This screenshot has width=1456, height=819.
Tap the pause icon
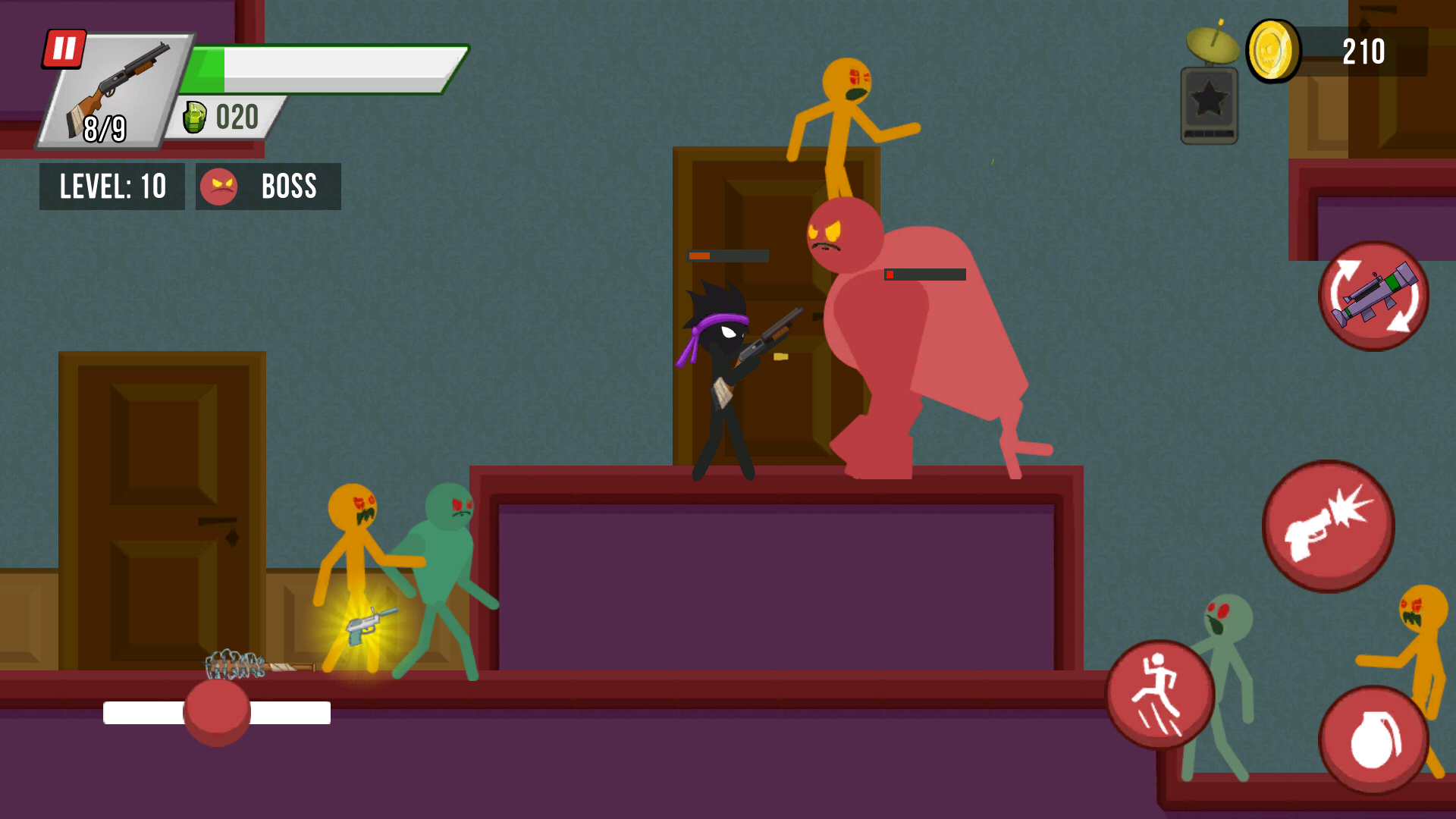[64, 49]
